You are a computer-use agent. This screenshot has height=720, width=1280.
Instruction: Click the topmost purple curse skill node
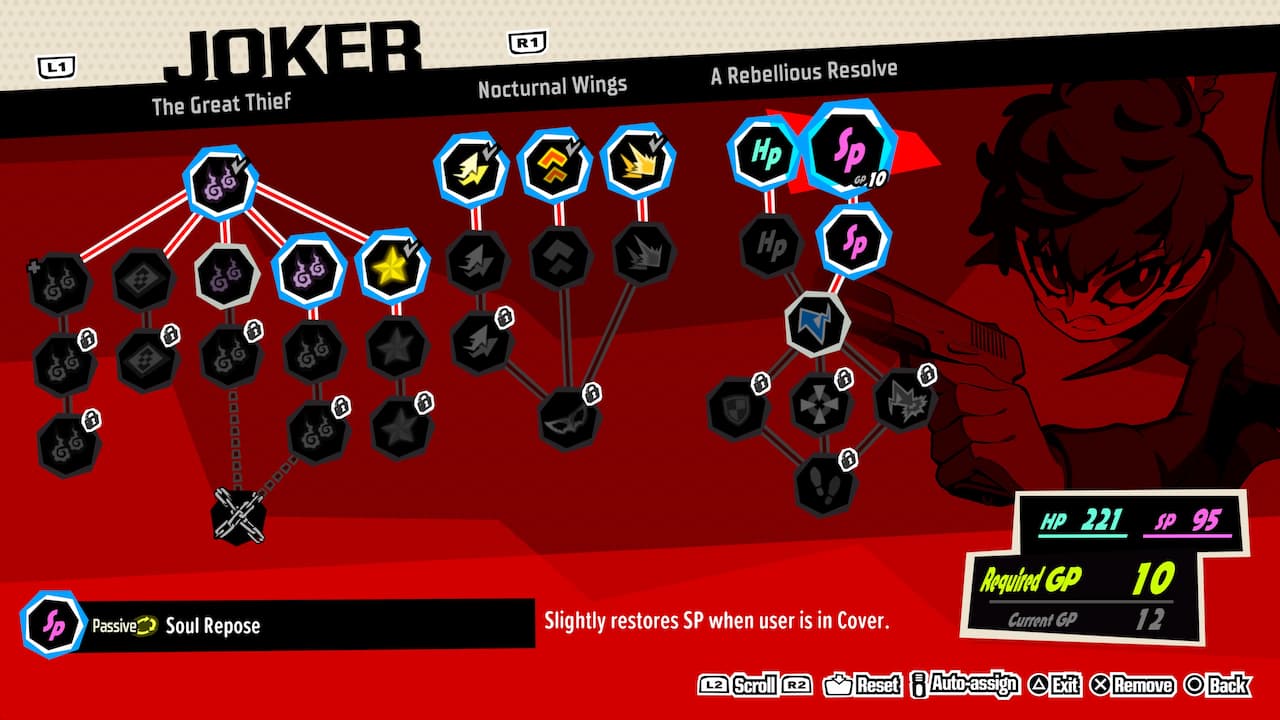[x=222, y=182]
